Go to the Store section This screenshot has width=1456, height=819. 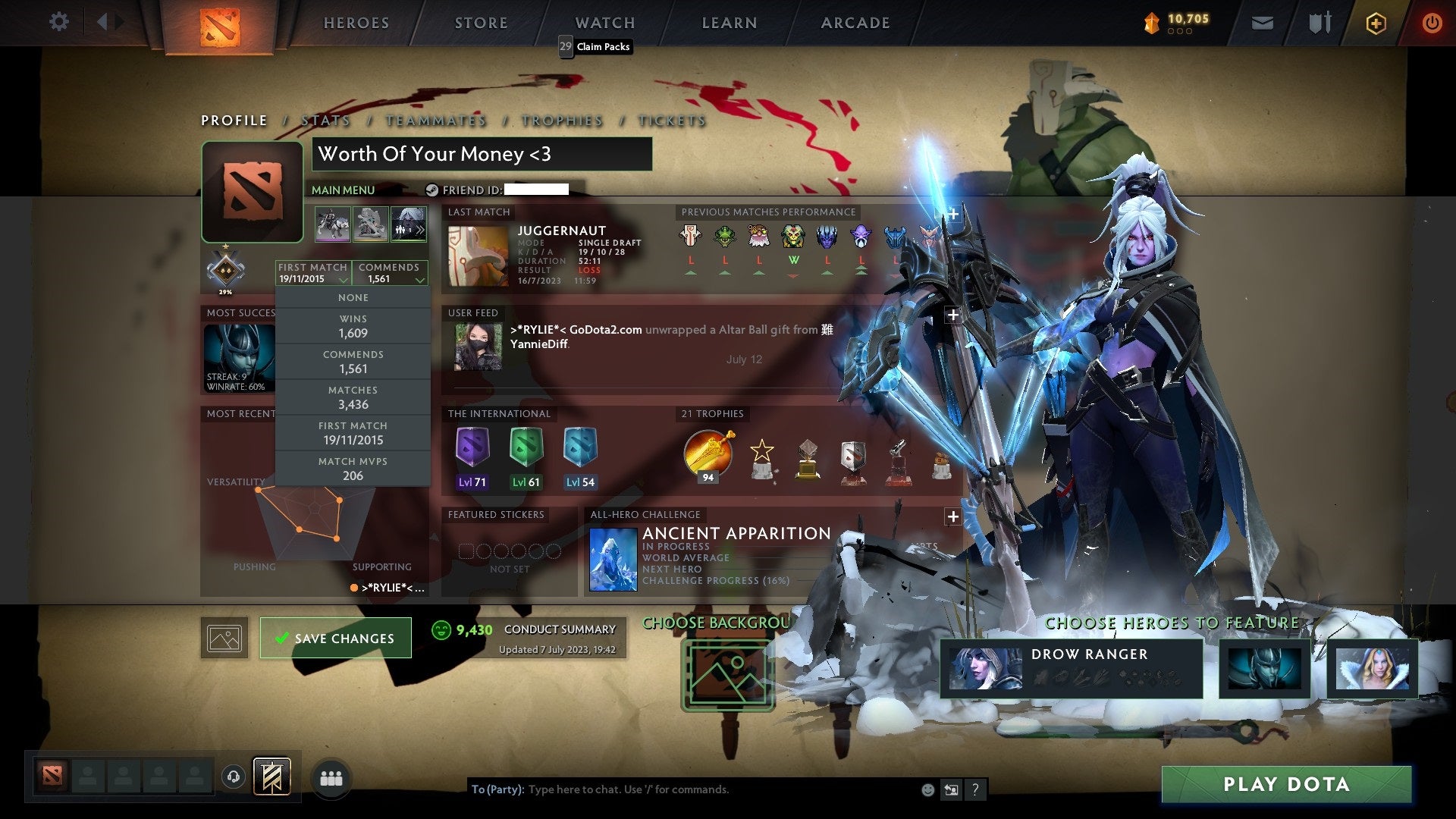(481, 23)
